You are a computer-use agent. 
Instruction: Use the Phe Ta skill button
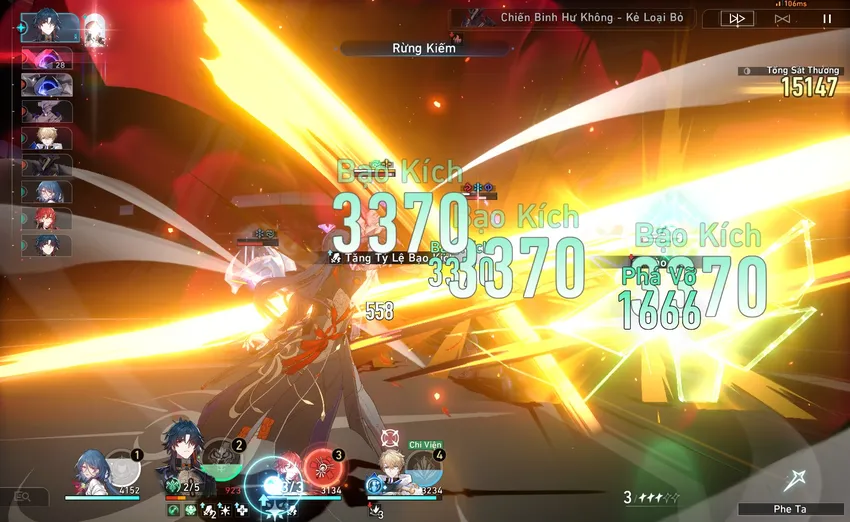point(796,482)
